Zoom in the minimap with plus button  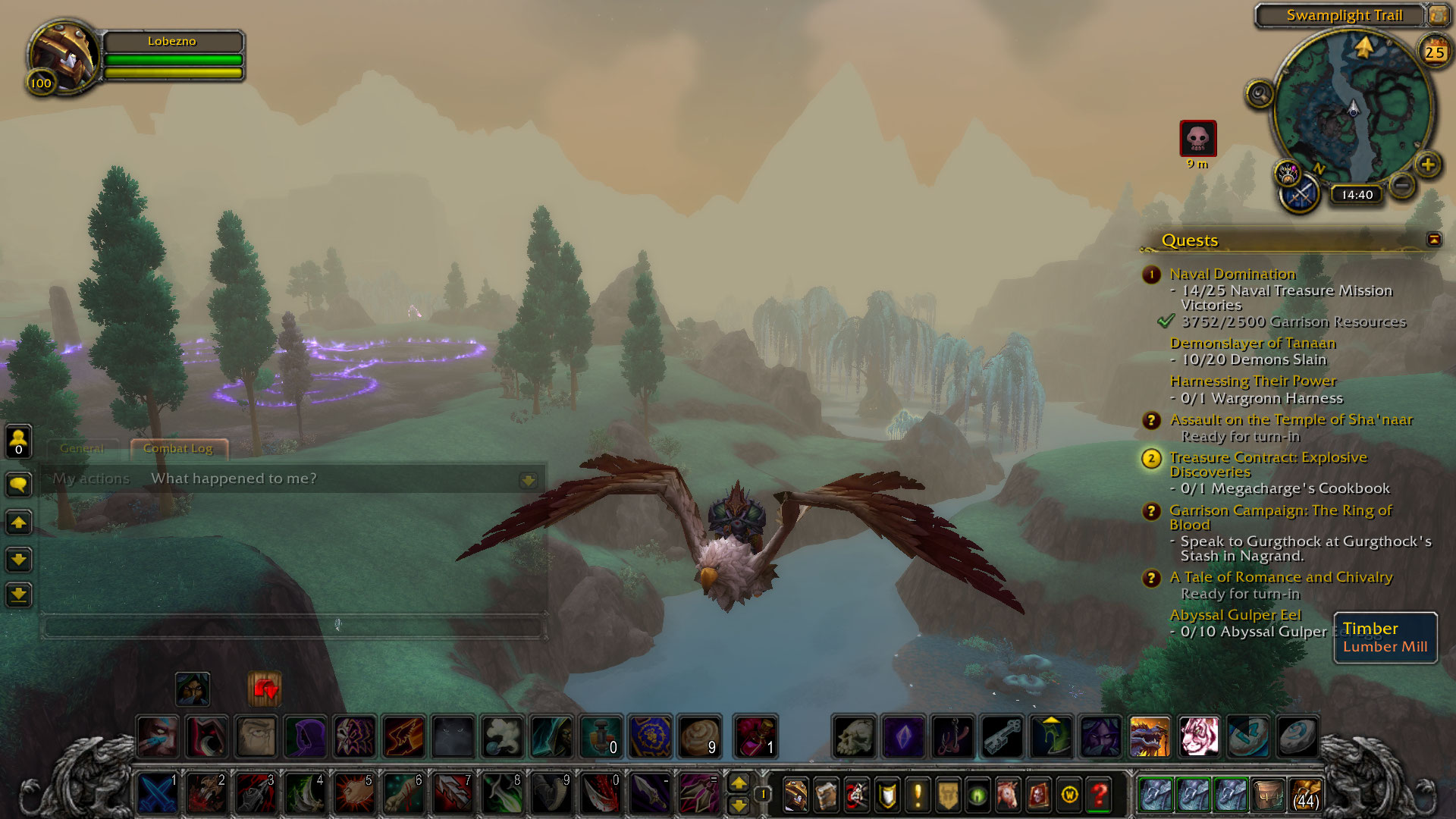[x=1428, y=165]
